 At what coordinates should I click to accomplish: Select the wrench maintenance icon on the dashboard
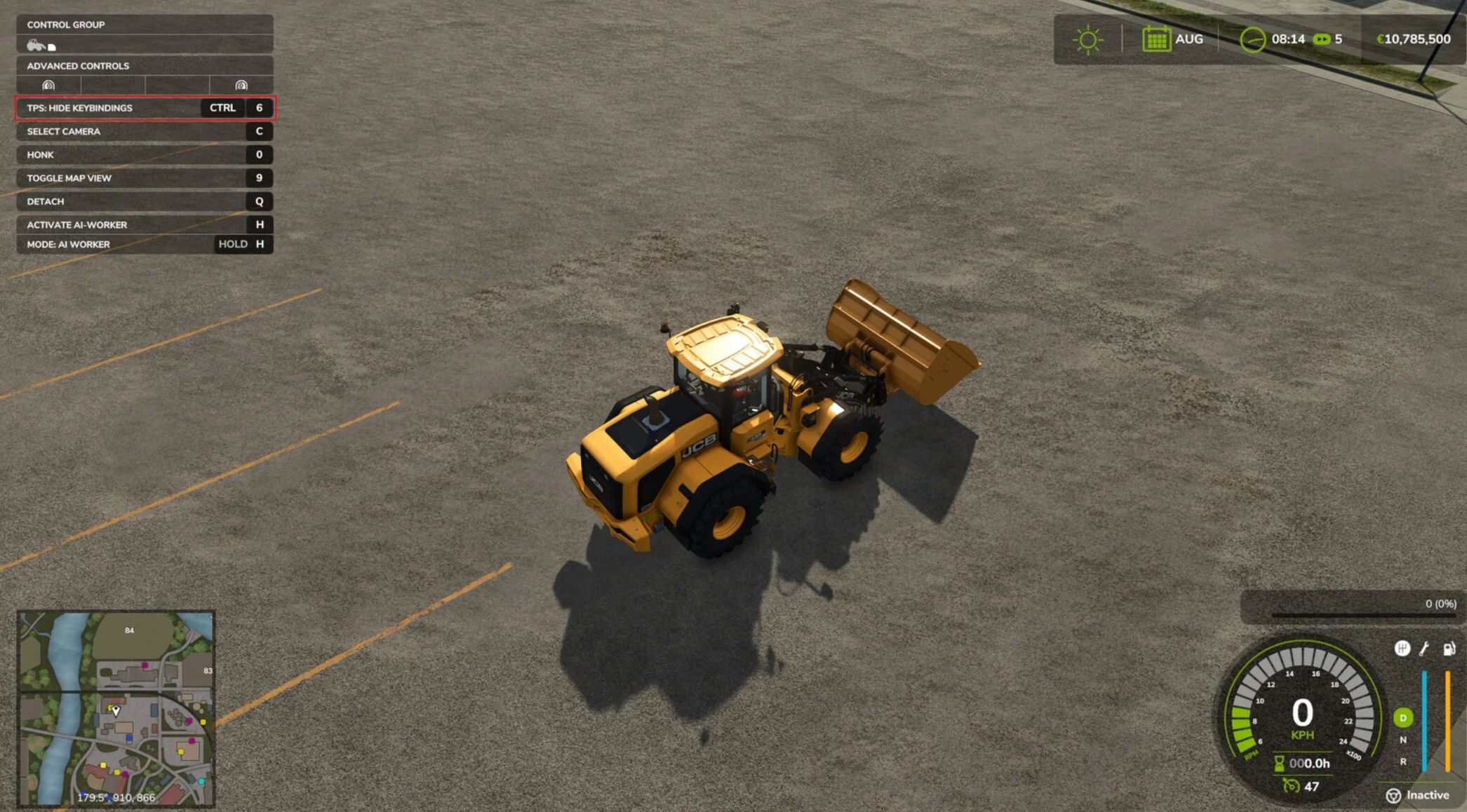[1424, 648]
